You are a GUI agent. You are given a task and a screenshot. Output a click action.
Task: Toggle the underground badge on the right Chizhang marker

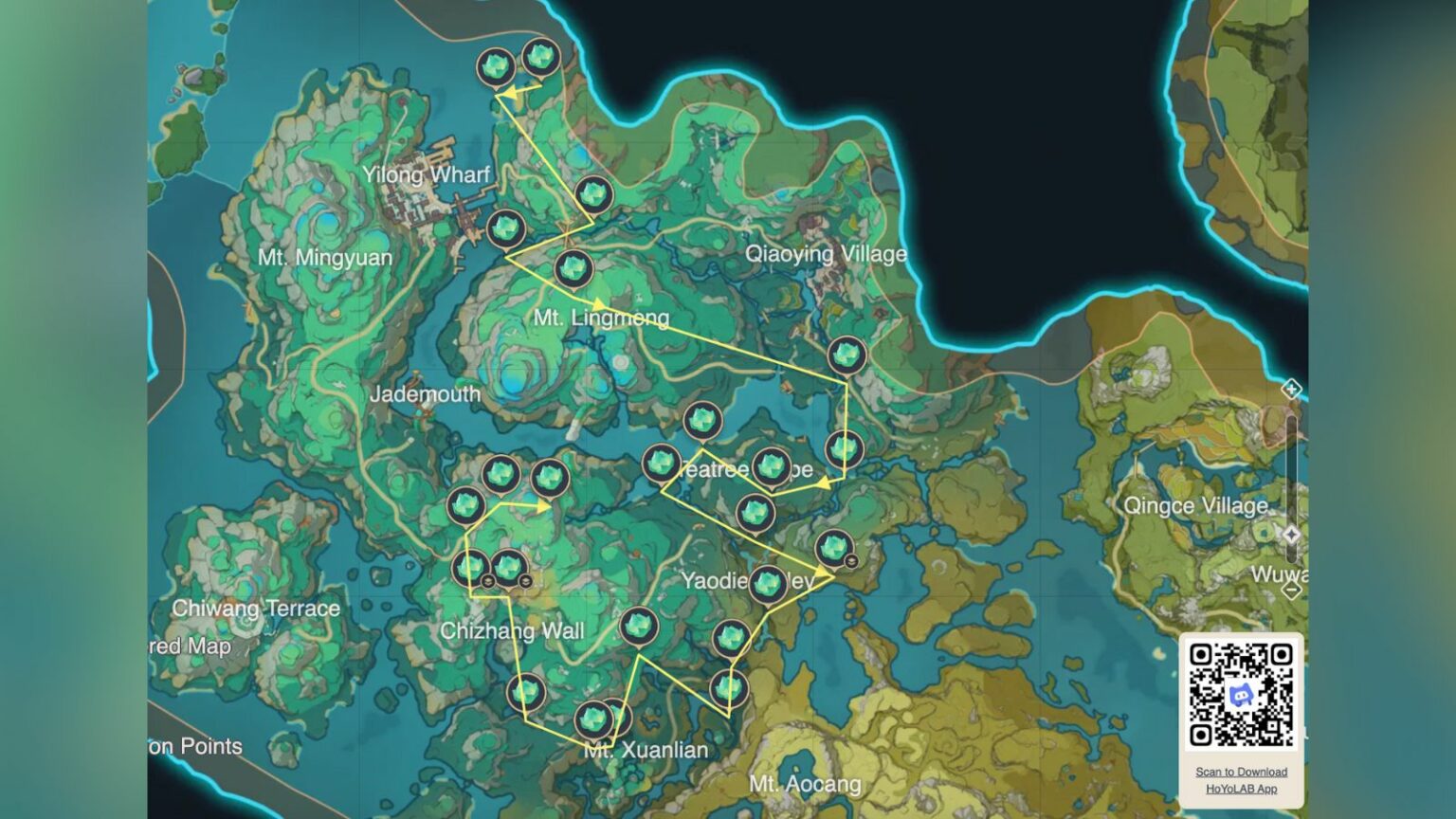(x=525, y=582)
